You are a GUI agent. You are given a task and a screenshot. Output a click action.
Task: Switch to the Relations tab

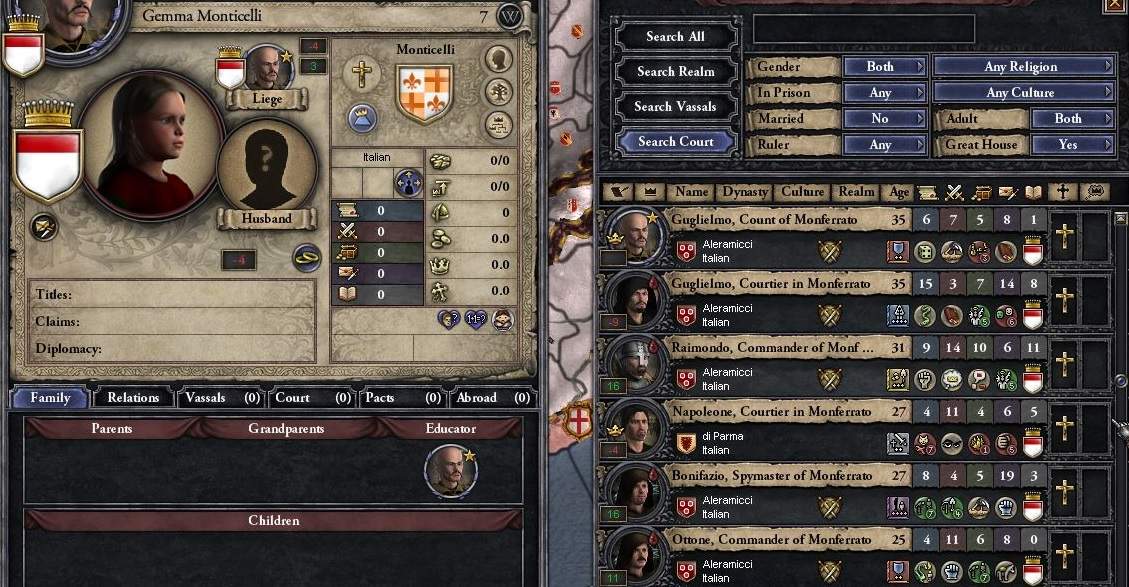click(x=133, y=398)
